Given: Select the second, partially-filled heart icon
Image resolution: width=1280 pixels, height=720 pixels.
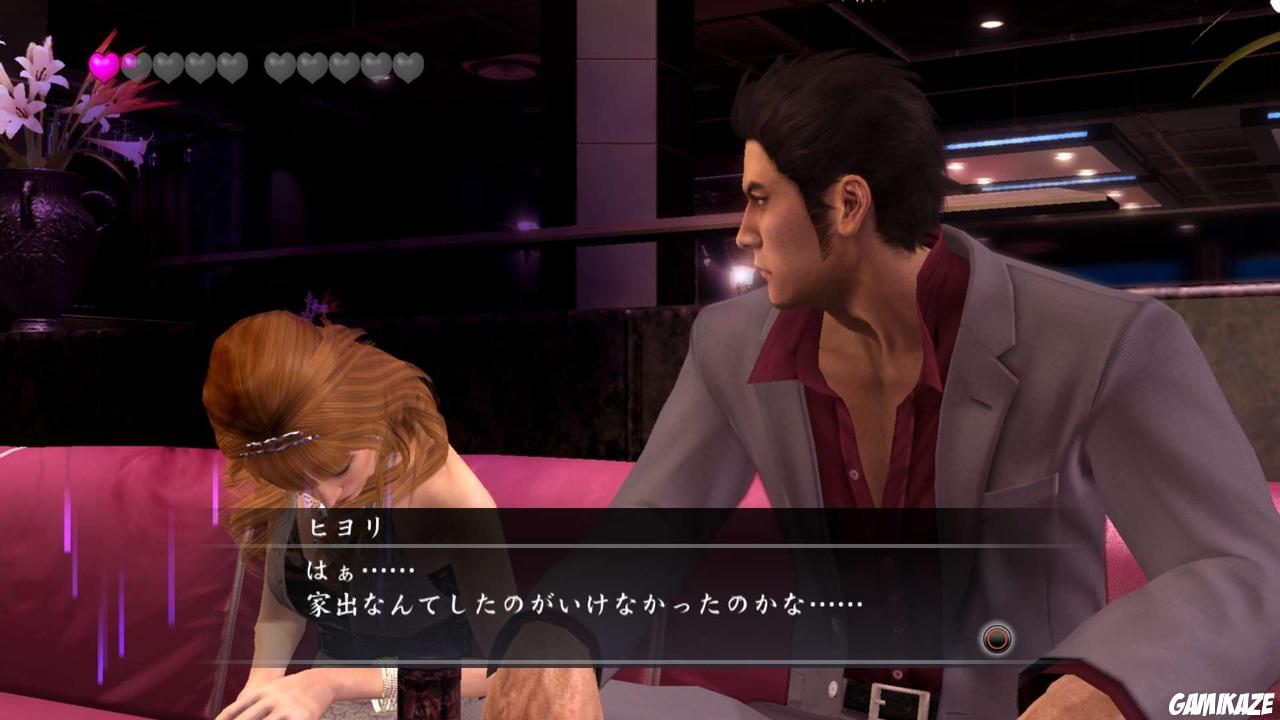Looking at the screenshot, I should pos(134,65).
